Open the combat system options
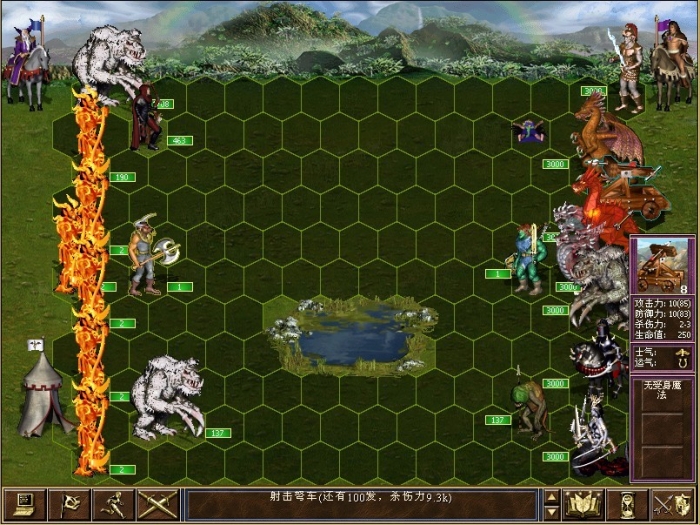Image resolution: width=700 pixels, height=525 pixels. point(24,504)
